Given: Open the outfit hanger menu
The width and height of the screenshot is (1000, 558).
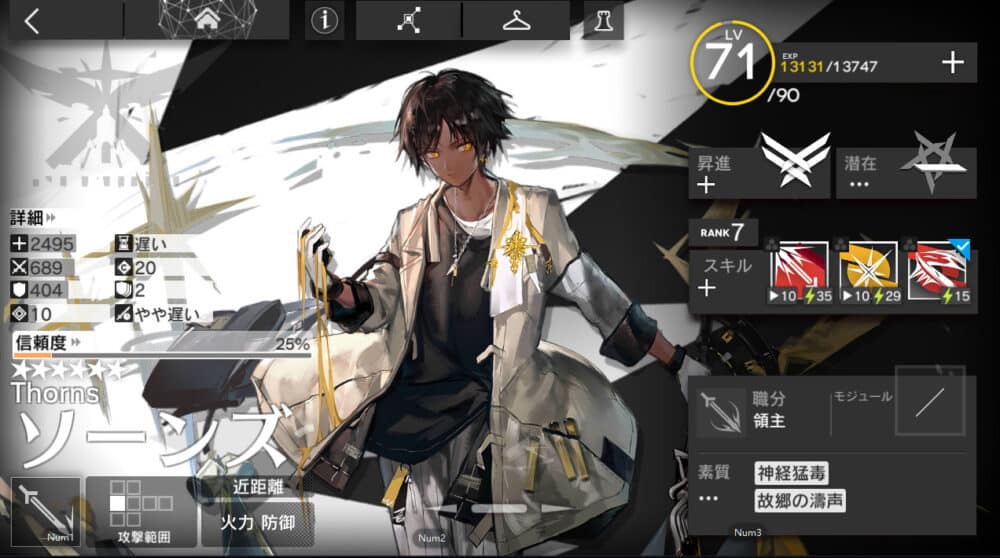Looking at the screenshot, I should click(516, 21).
